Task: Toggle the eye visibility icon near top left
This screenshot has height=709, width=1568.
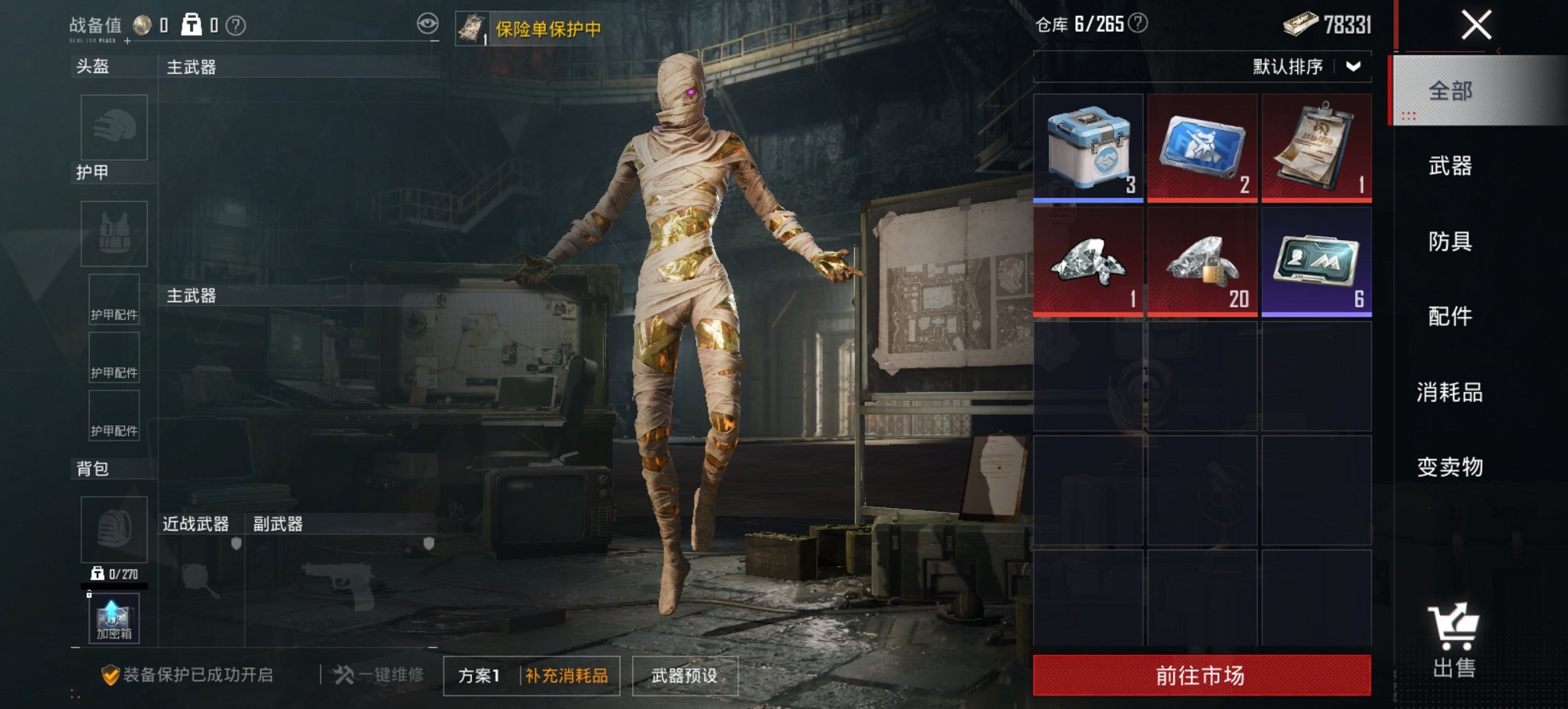Action: pos(429,23)
